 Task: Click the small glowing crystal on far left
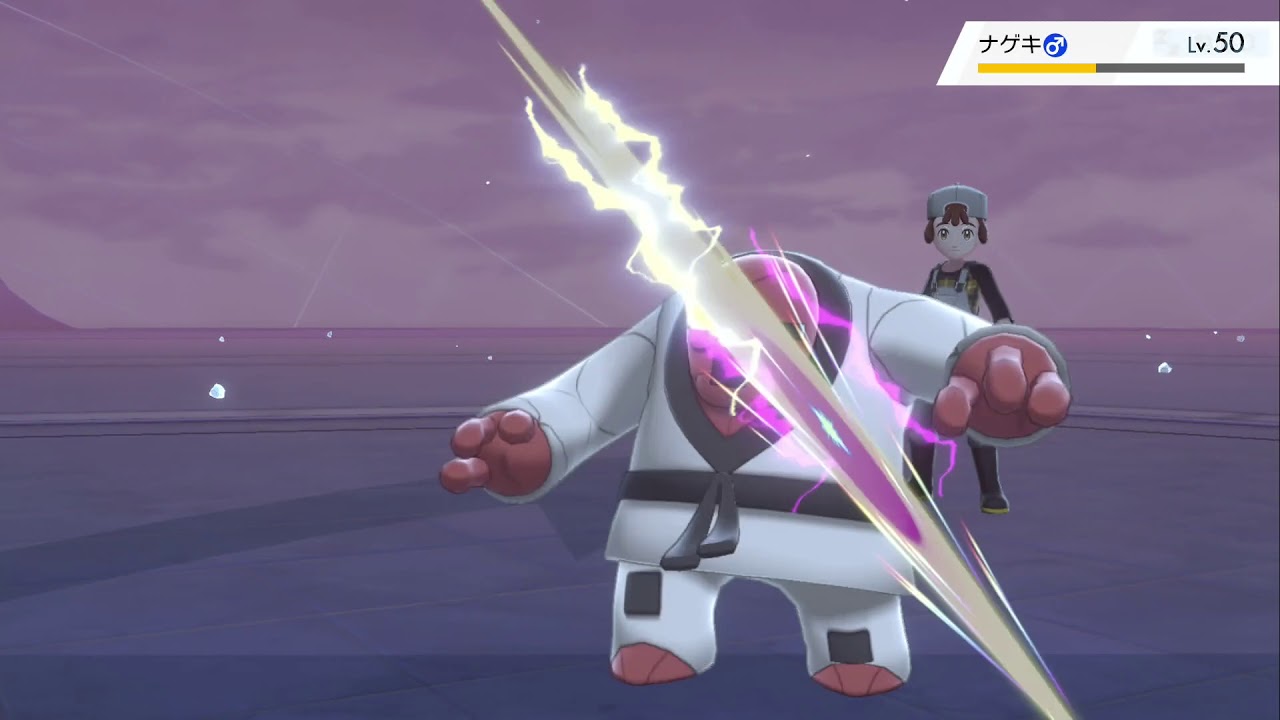click(x=218, y=391)
